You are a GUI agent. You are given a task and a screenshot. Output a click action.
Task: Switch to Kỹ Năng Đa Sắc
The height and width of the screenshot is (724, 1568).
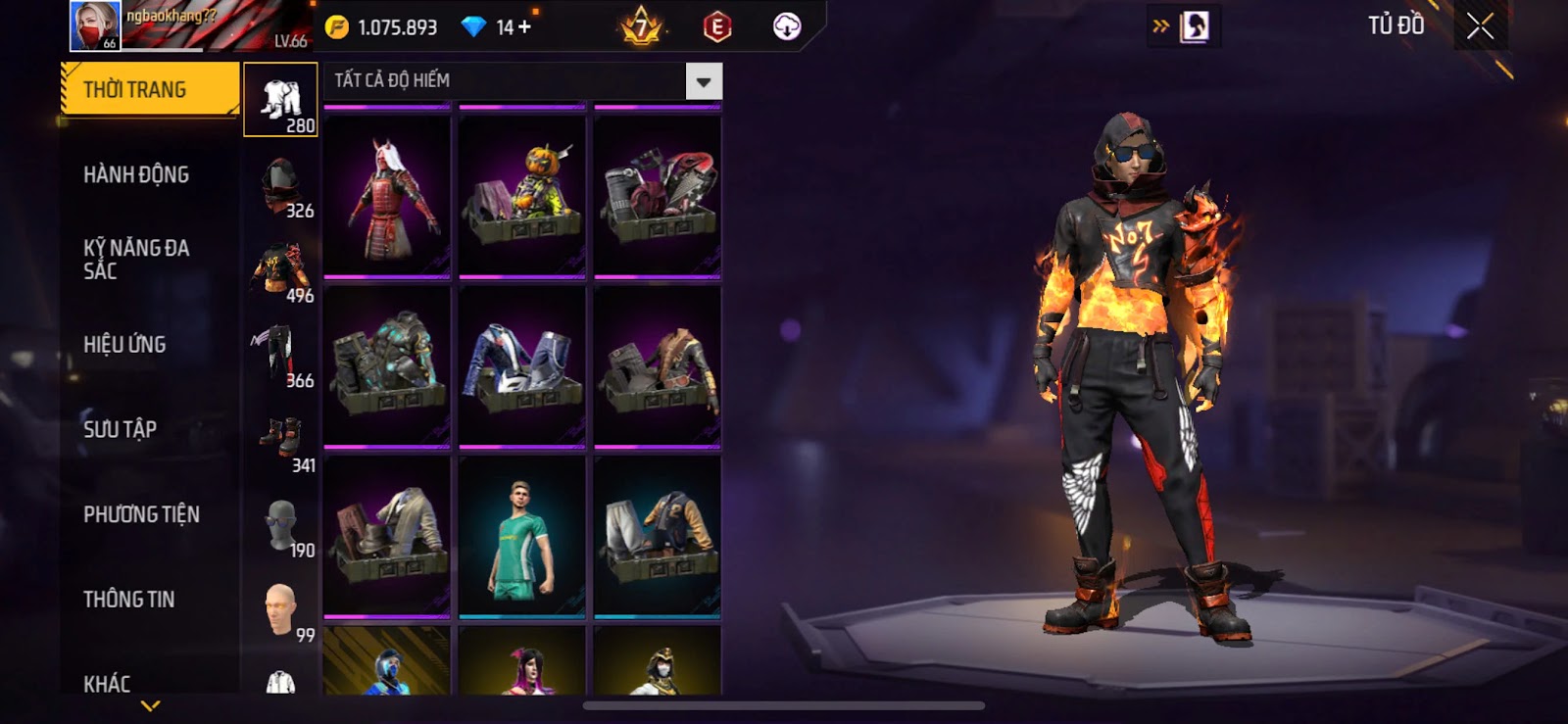click(136, 260)
